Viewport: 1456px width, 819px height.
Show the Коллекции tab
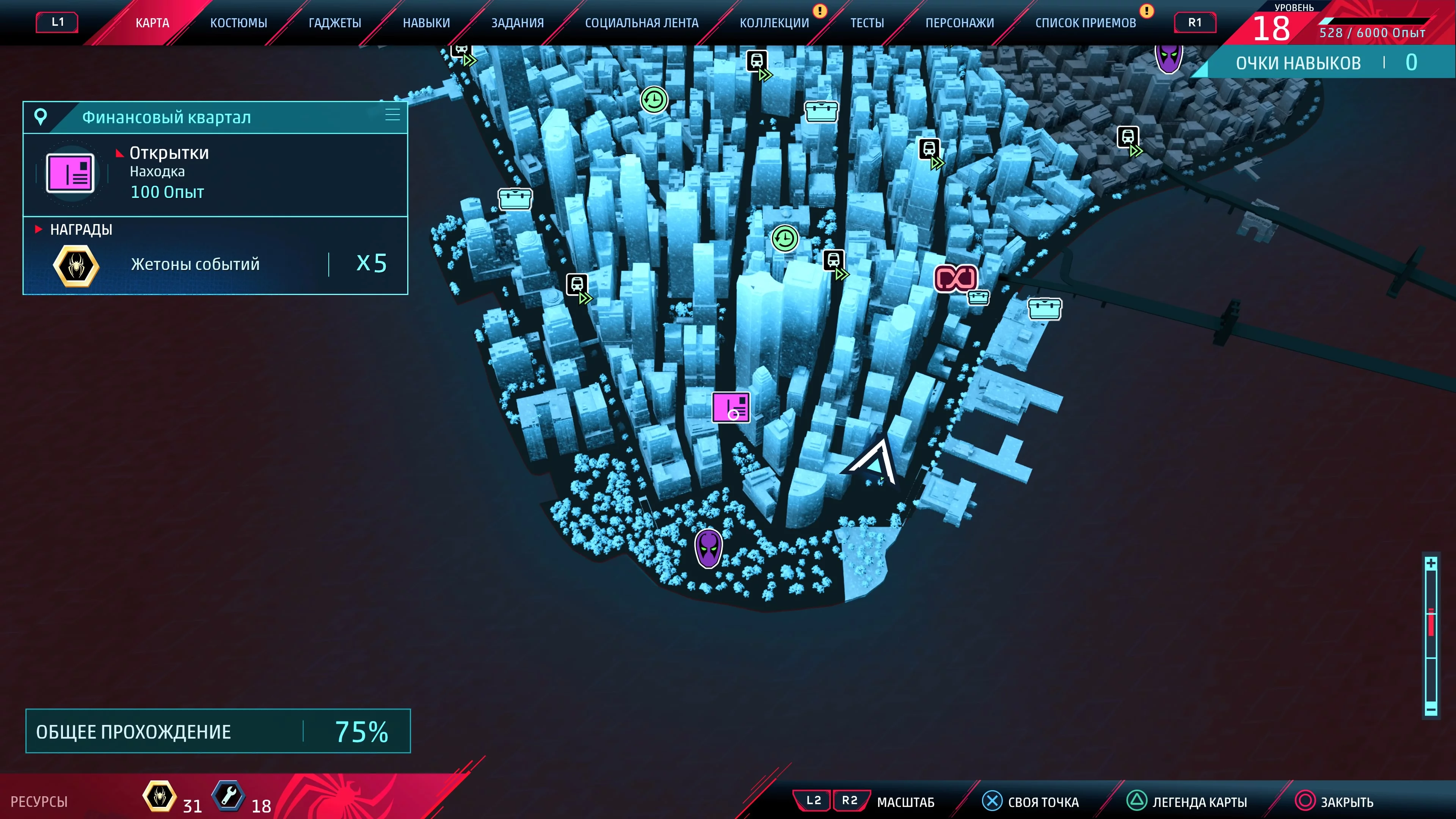pyautogui.click(x=774, y=23)
